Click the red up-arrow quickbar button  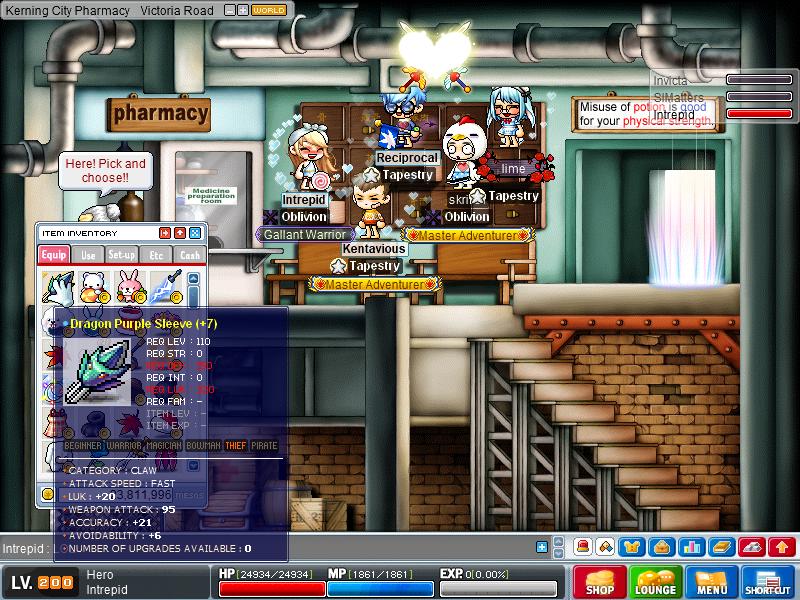pos(782,547)
